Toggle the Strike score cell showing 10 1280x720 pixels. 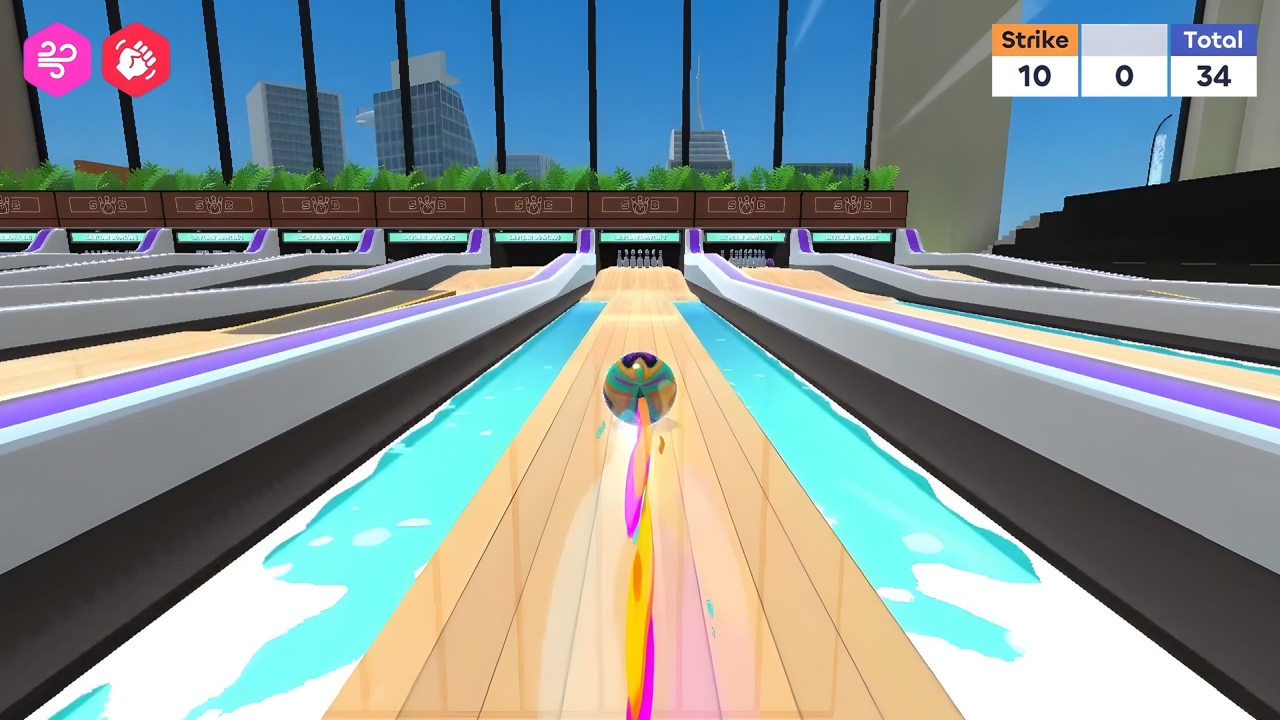click(x=1035, y=76)
